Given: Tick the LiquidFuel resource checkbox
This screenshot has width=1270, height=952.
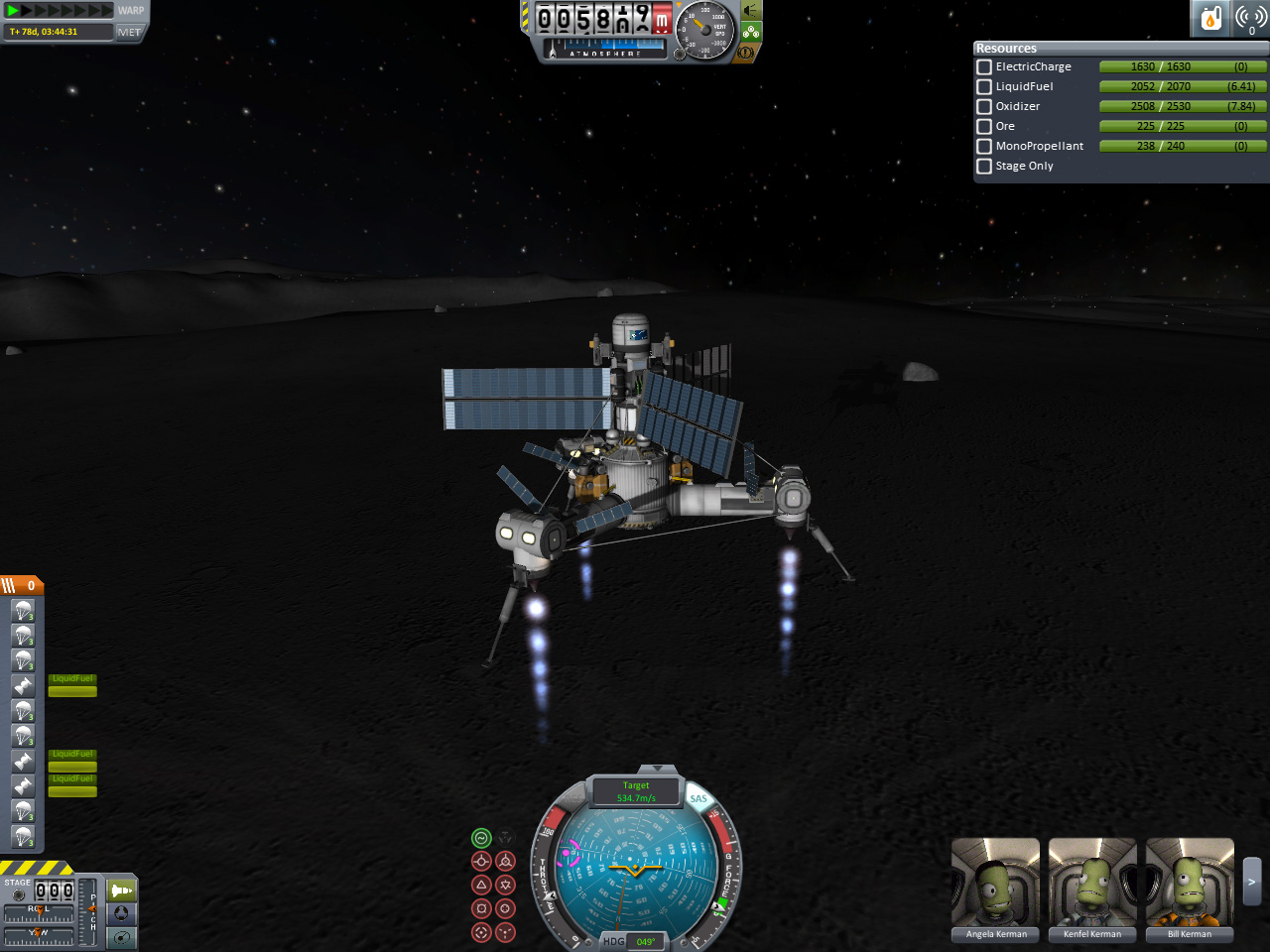Looking at the screenshot, I should click(984, 86).
